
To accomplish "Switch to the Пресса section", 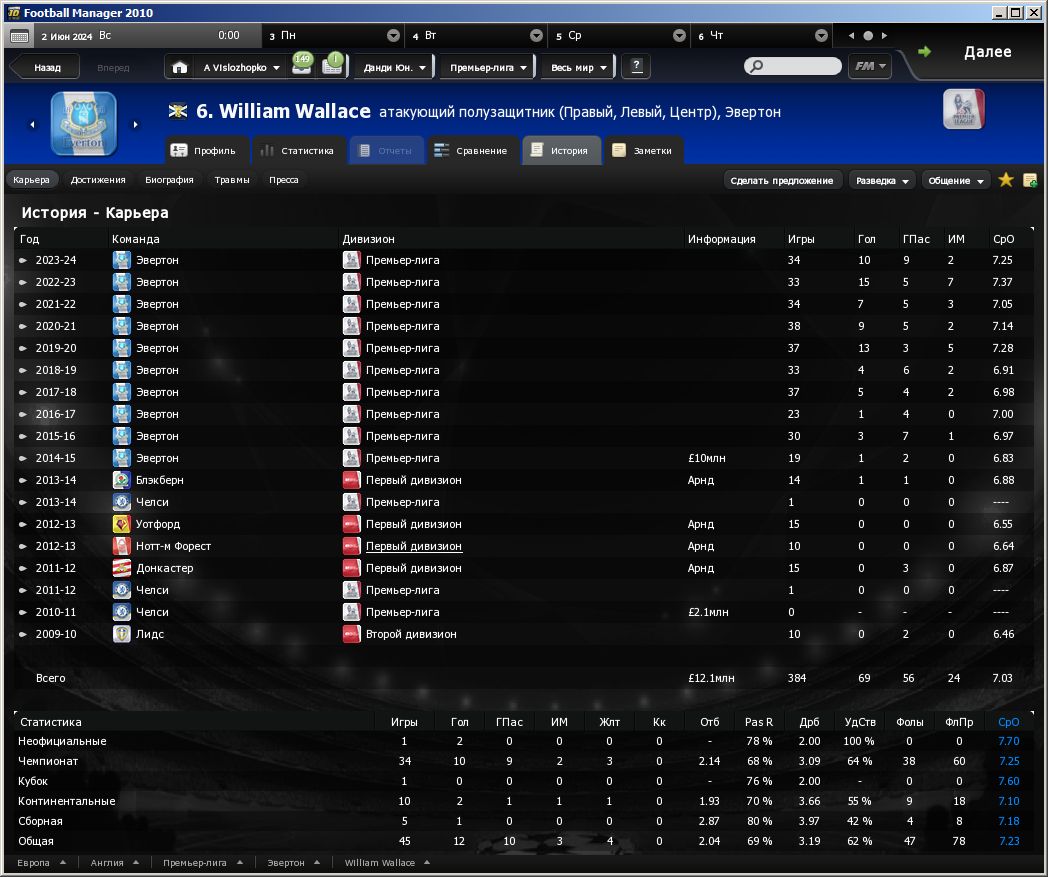I will [x=284, y=180].
